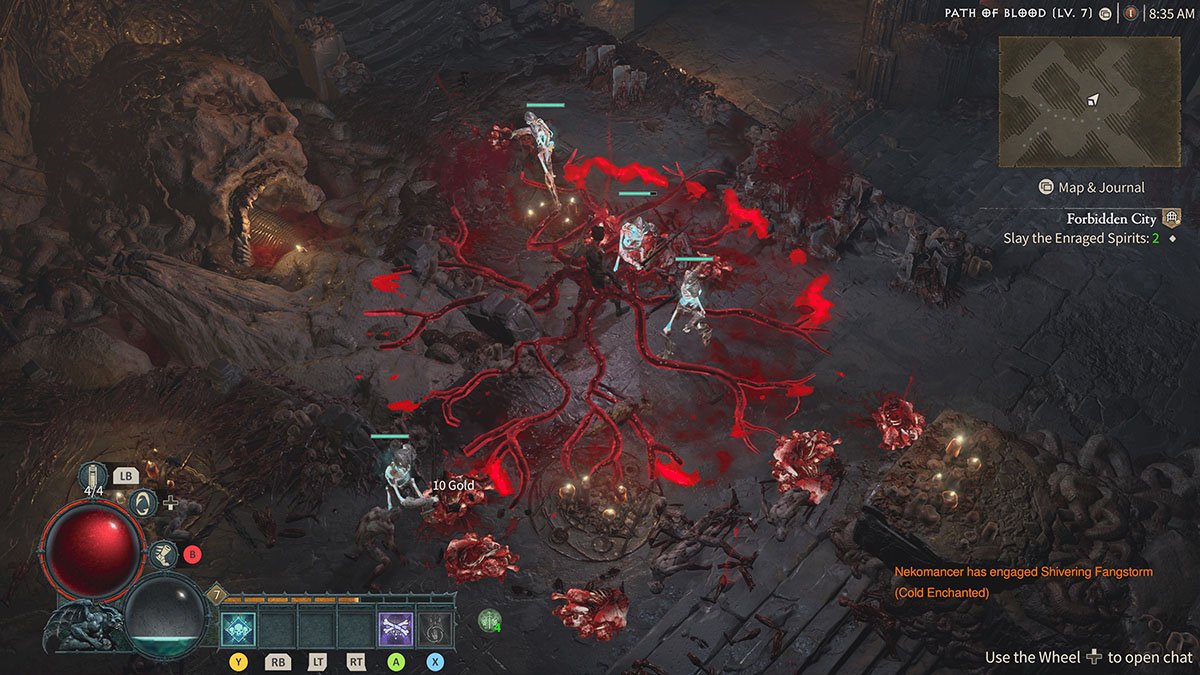Click the Forbidden City dungeon gate icon

1171,218
